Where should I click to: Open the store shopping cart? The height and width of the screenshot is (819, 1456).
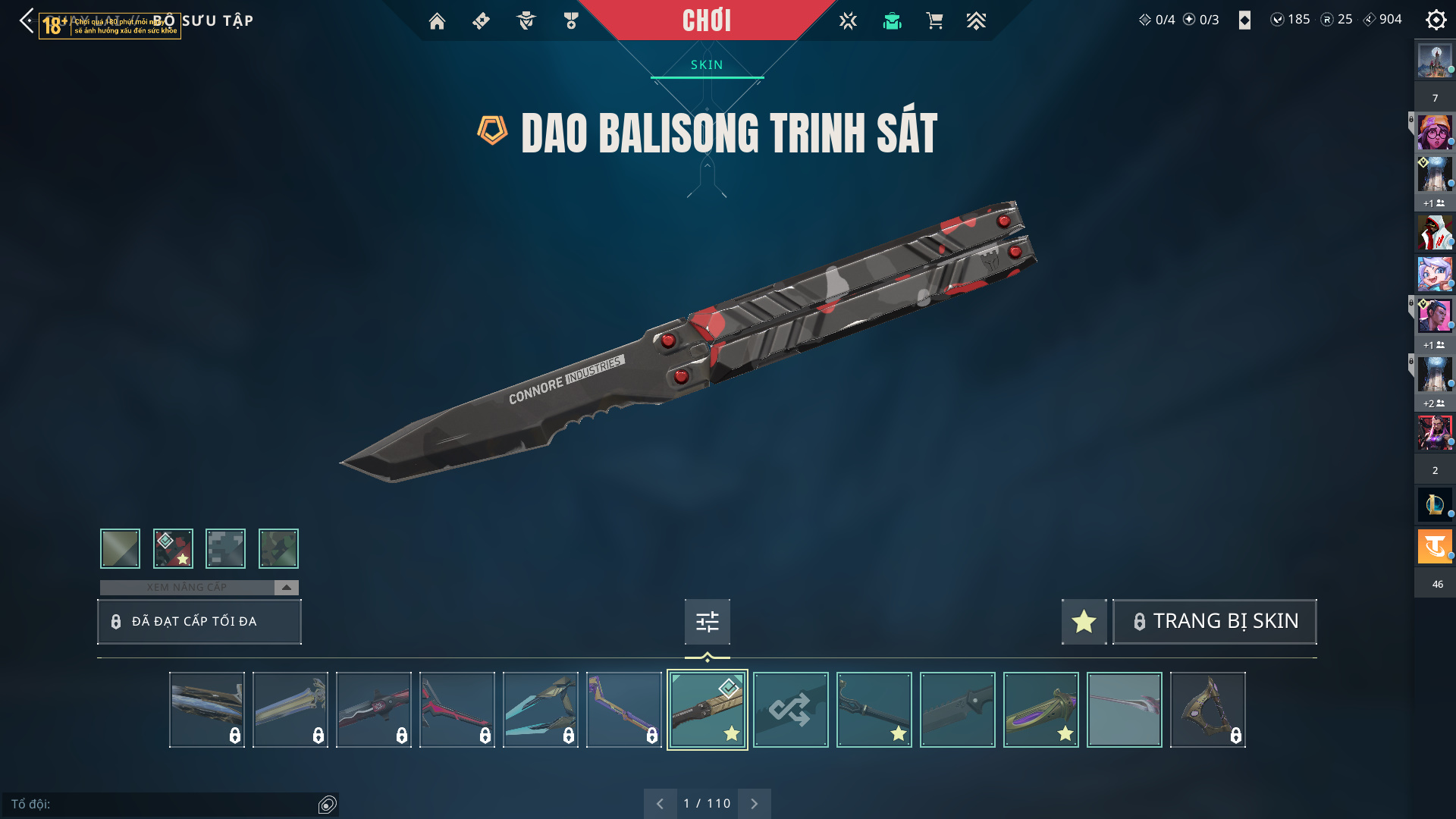(934, 21)
